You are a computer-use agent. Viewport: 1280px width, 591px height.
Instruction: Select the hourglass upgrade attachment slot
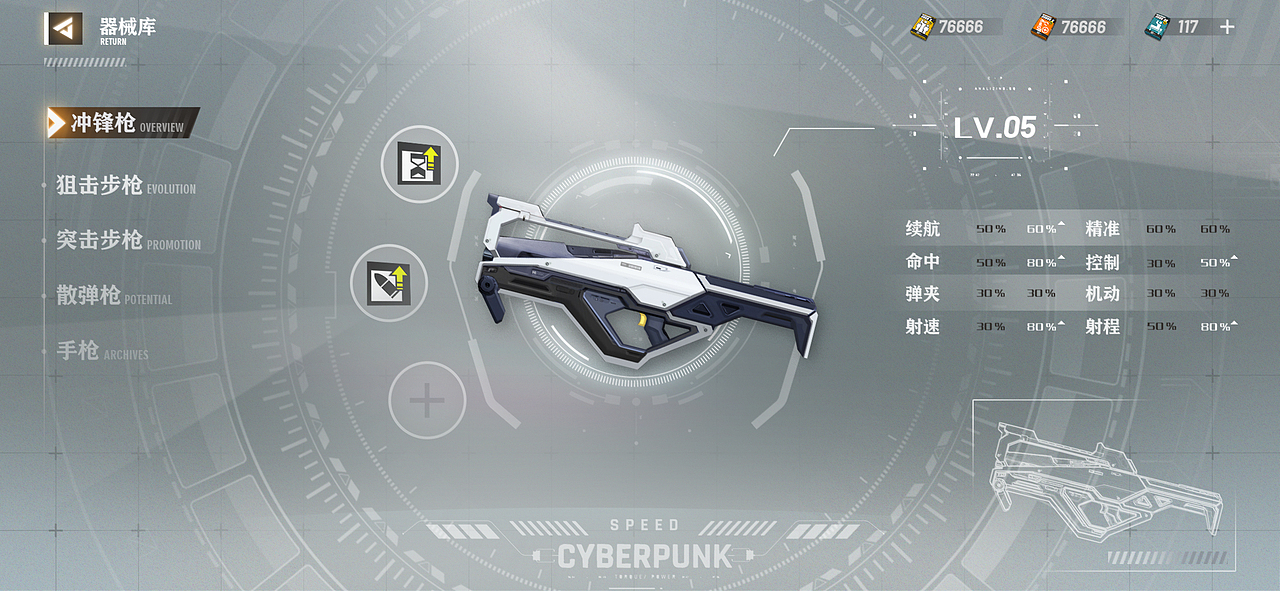point(419,163)
